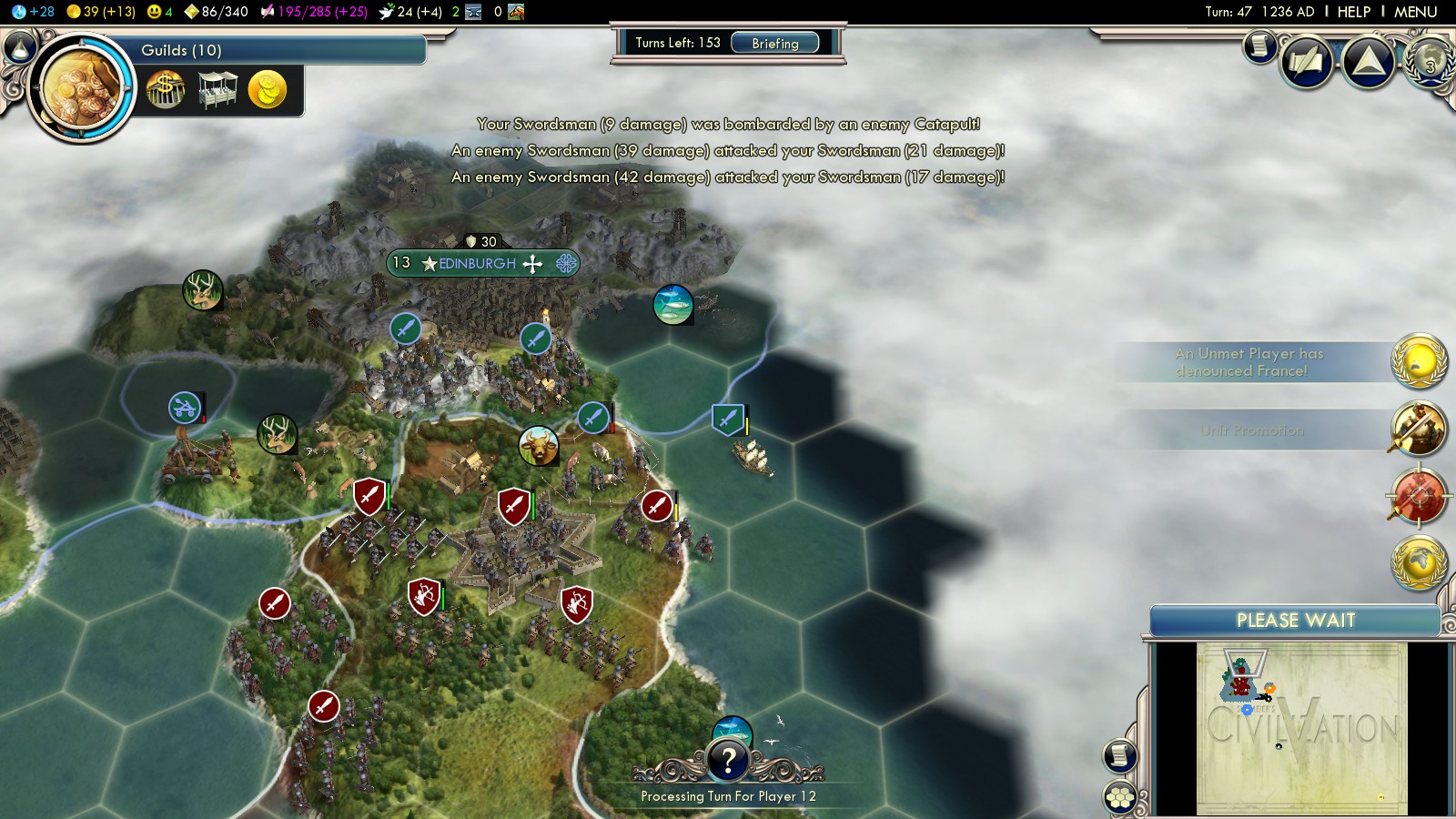The width and height of the screenshot is (1456, 819).
Task: Click on the minimap
Action: pos(1301,728)
